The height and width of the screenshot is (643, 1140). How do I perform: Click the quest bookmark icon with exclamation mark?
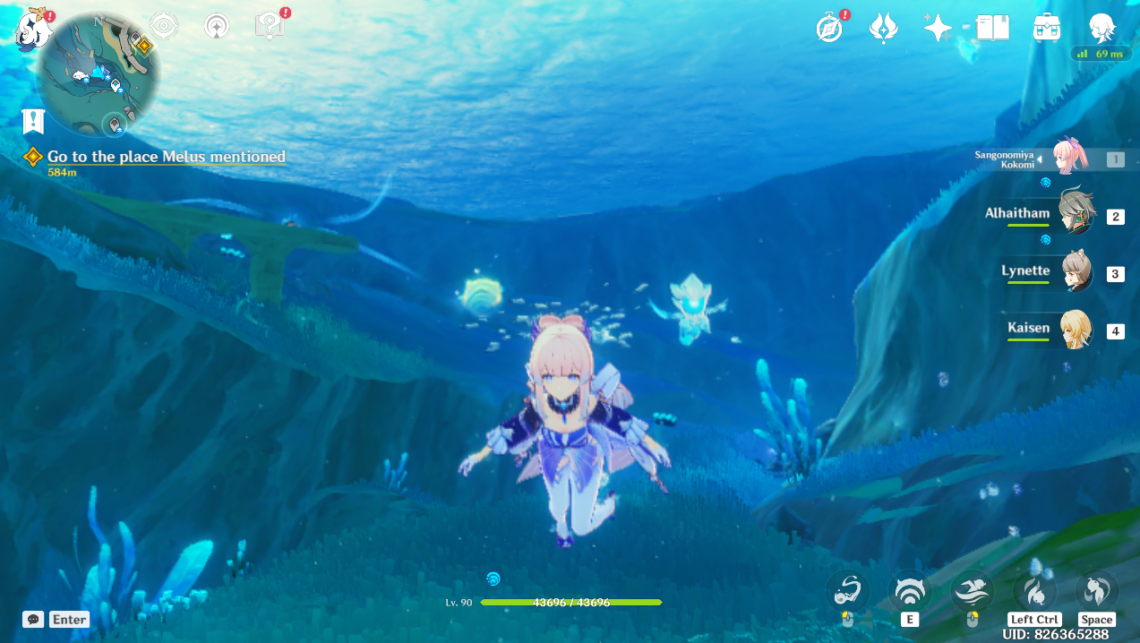(33, 121)
